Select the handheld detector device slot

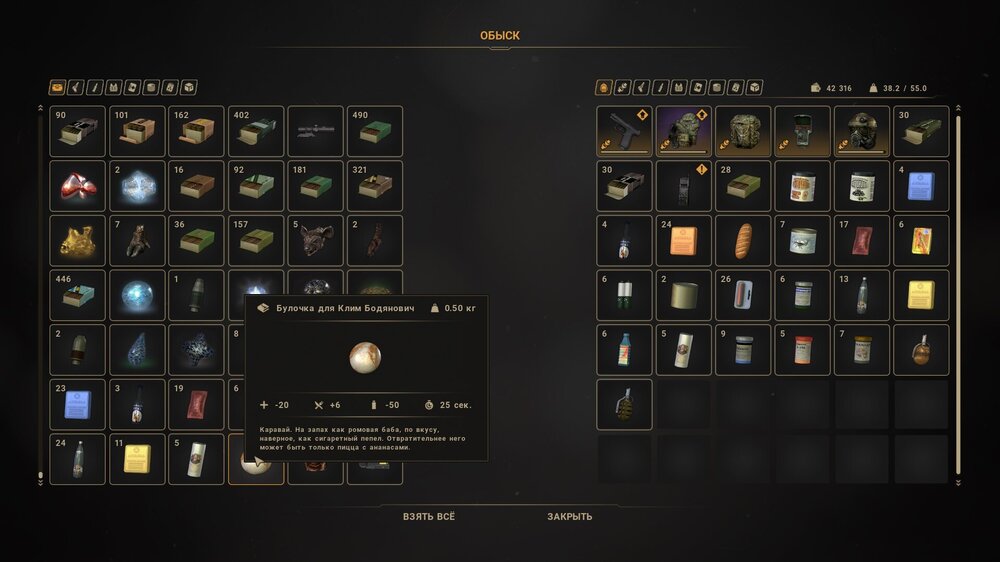tap(802, 131)
